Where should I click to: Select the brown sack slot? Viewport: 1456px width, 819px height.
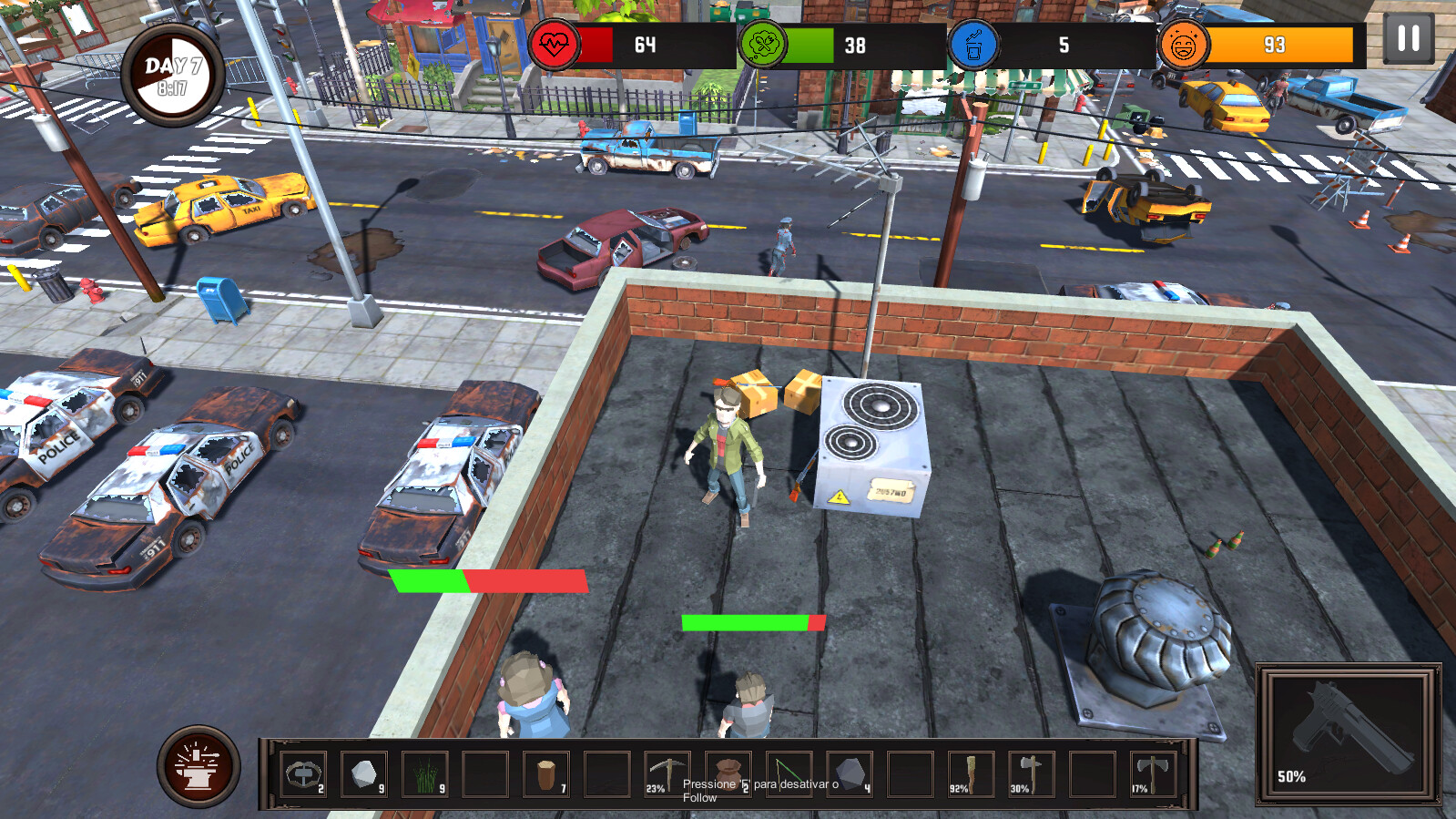[x=728, y=774]
